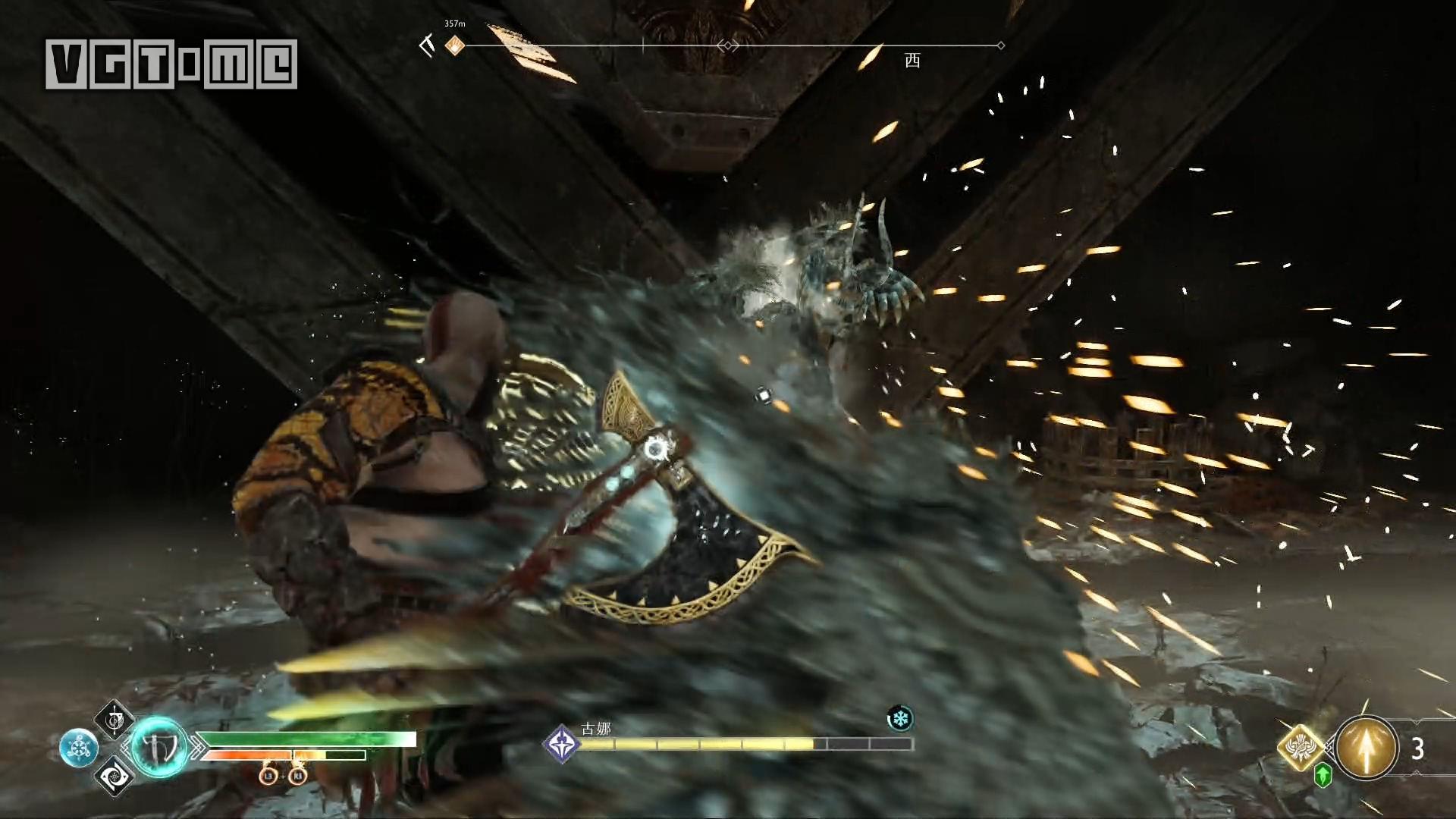The width and height of the screenshot is (1456, 819).
Task: Click the orange quest marker on compass
Action: (x=454, y=45)
